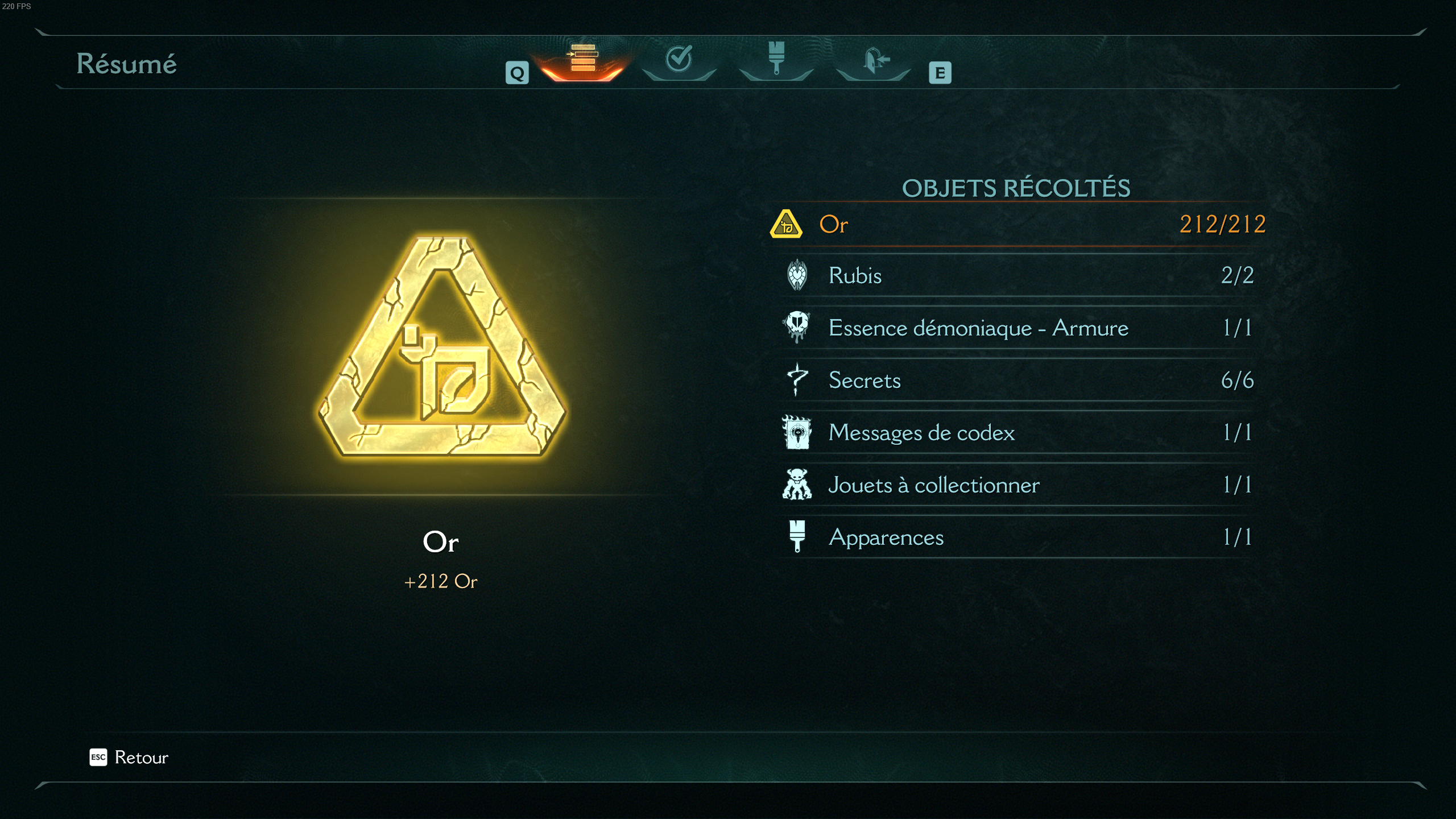Select the Or collected items row
This screenshot has width=1456, height=819.
(x=1017, y=225)
